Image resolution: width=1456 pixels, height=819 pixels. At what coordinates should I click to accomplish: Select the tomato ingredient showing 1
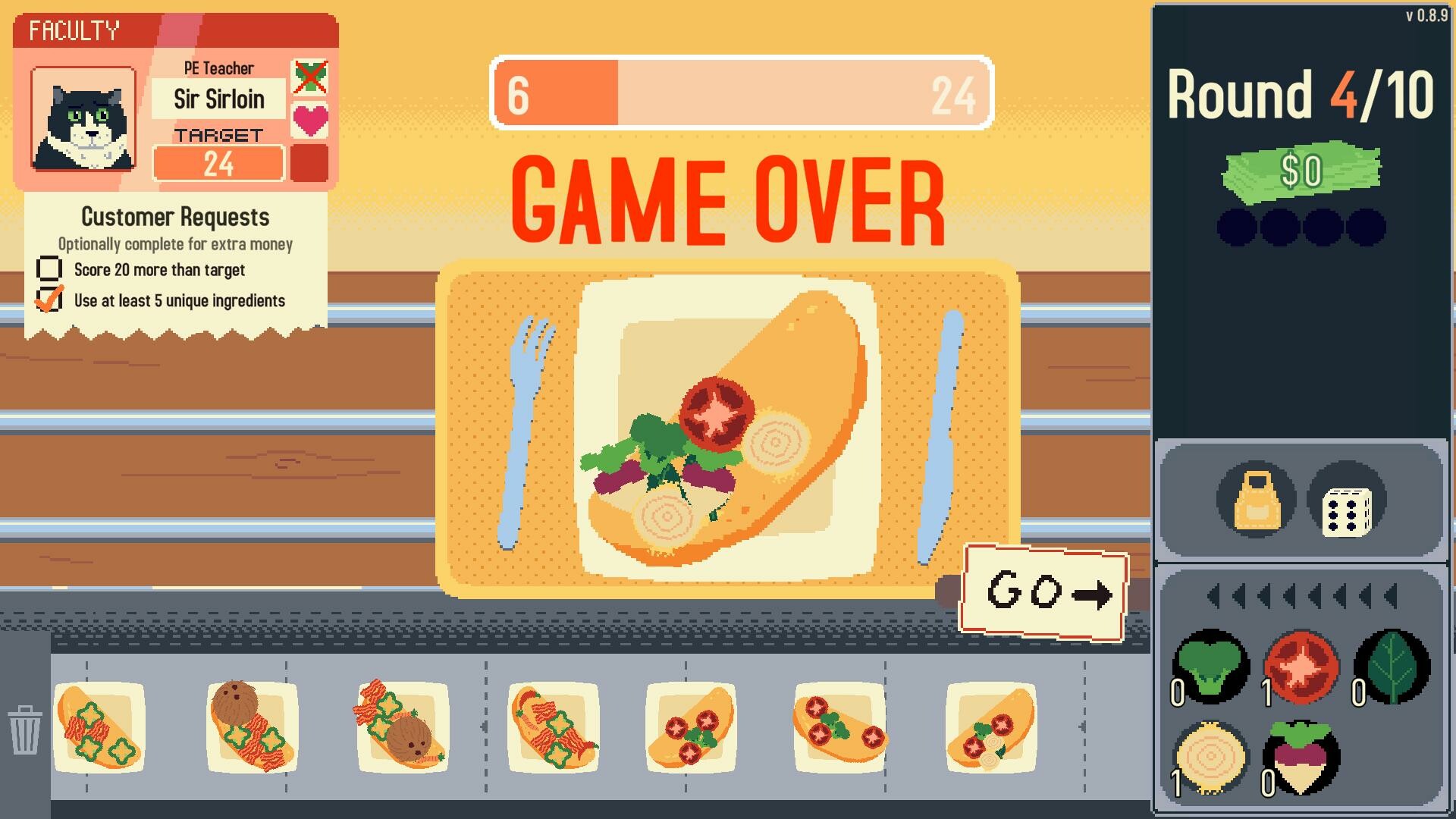1300,668
